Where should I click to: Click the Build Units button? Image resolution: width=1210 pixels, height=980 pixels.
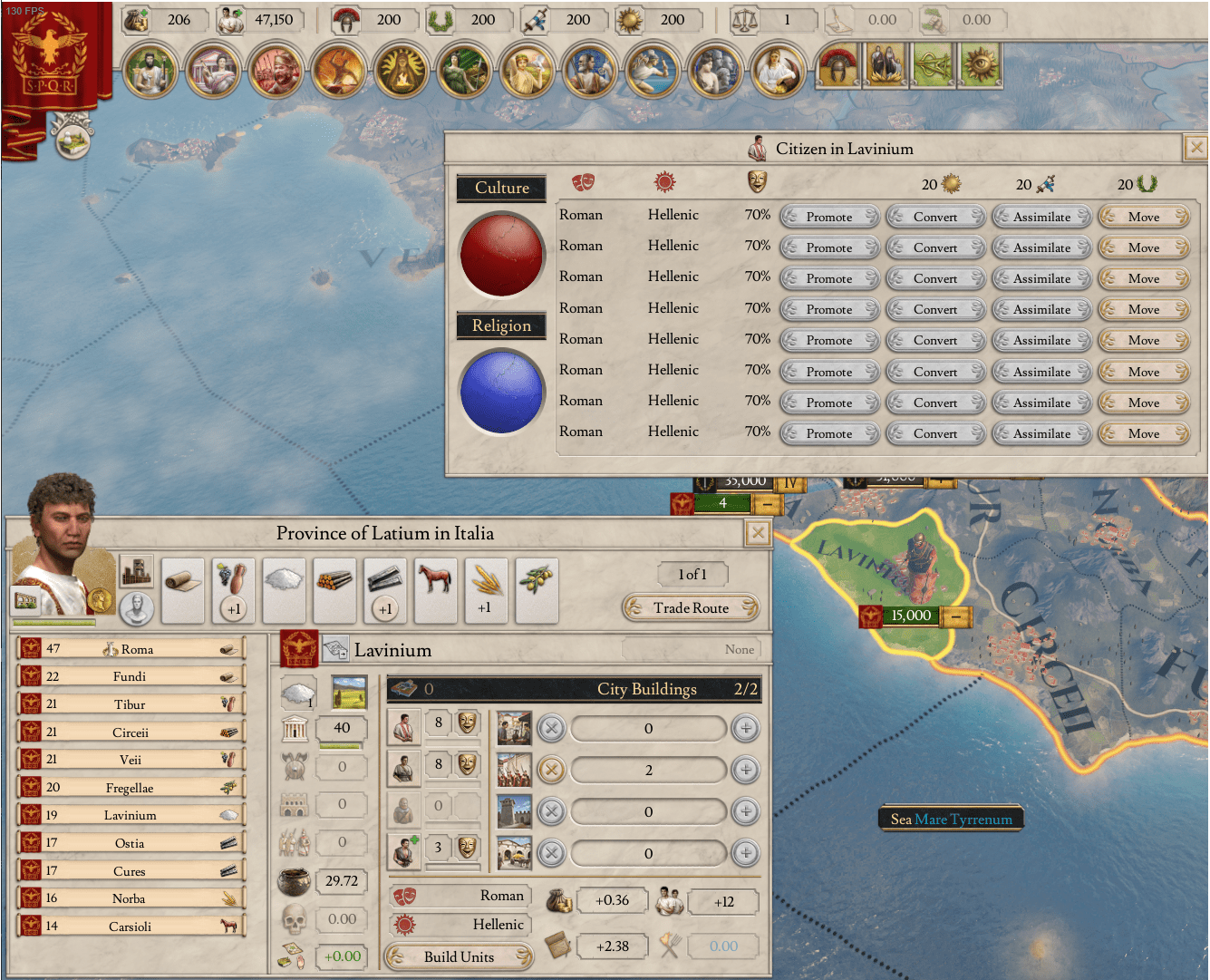pos(458,956)
